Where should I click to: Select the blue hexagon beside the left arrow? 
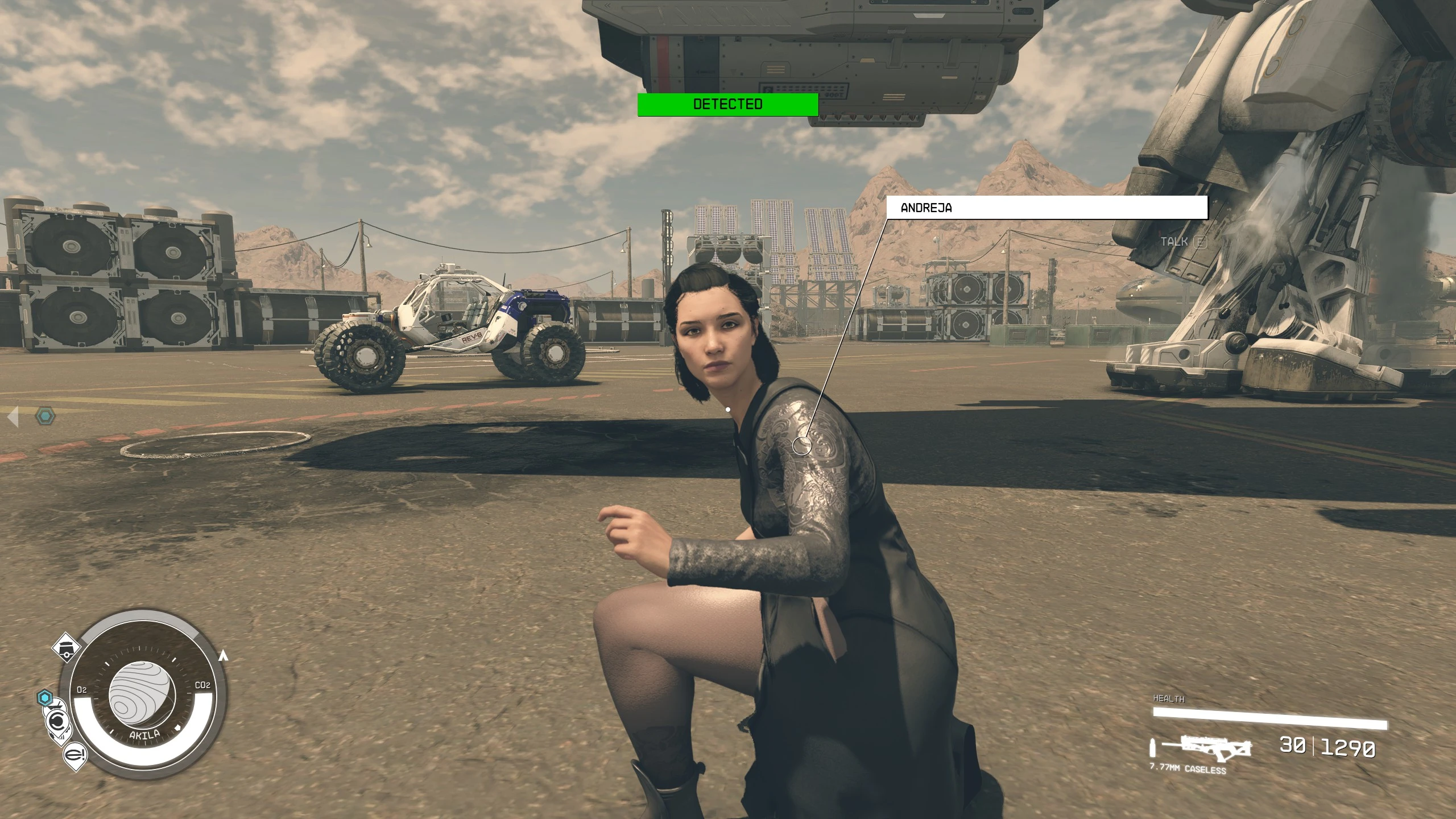pyautogui.click(x=45, y=417)
